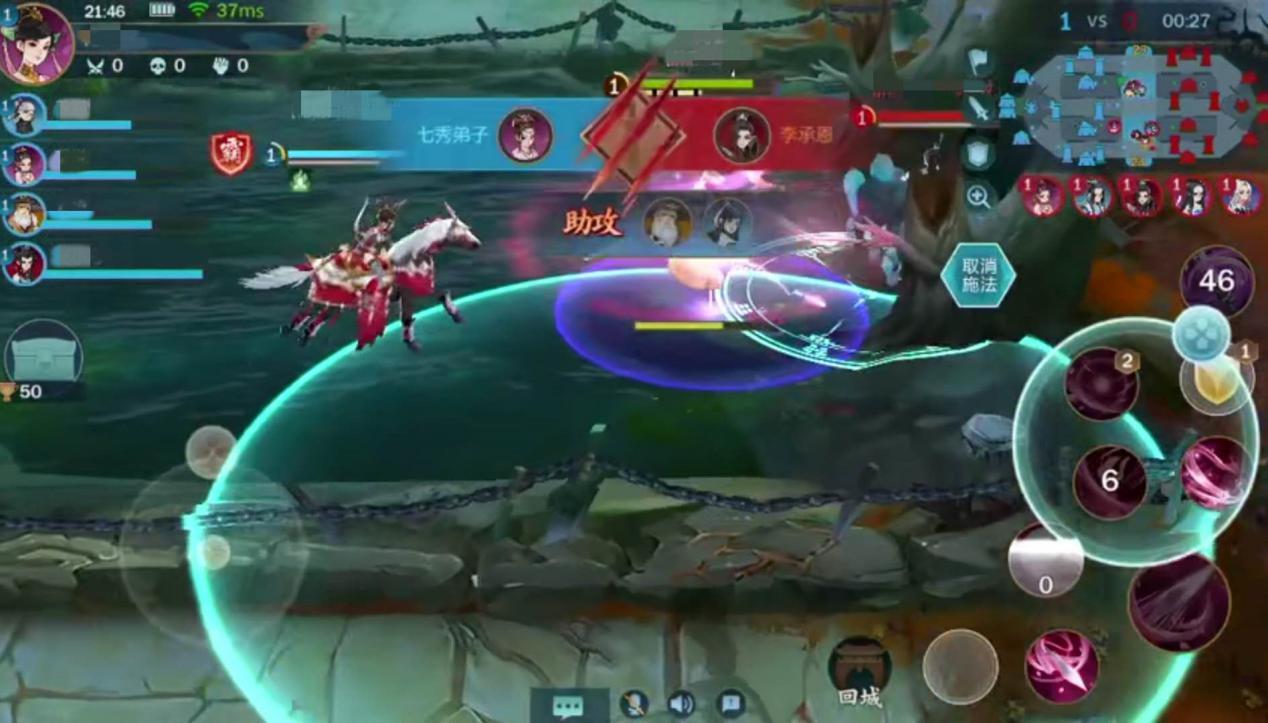Choose the sword attack signal
1268x723 pixels.
click(x=979, y=109)
